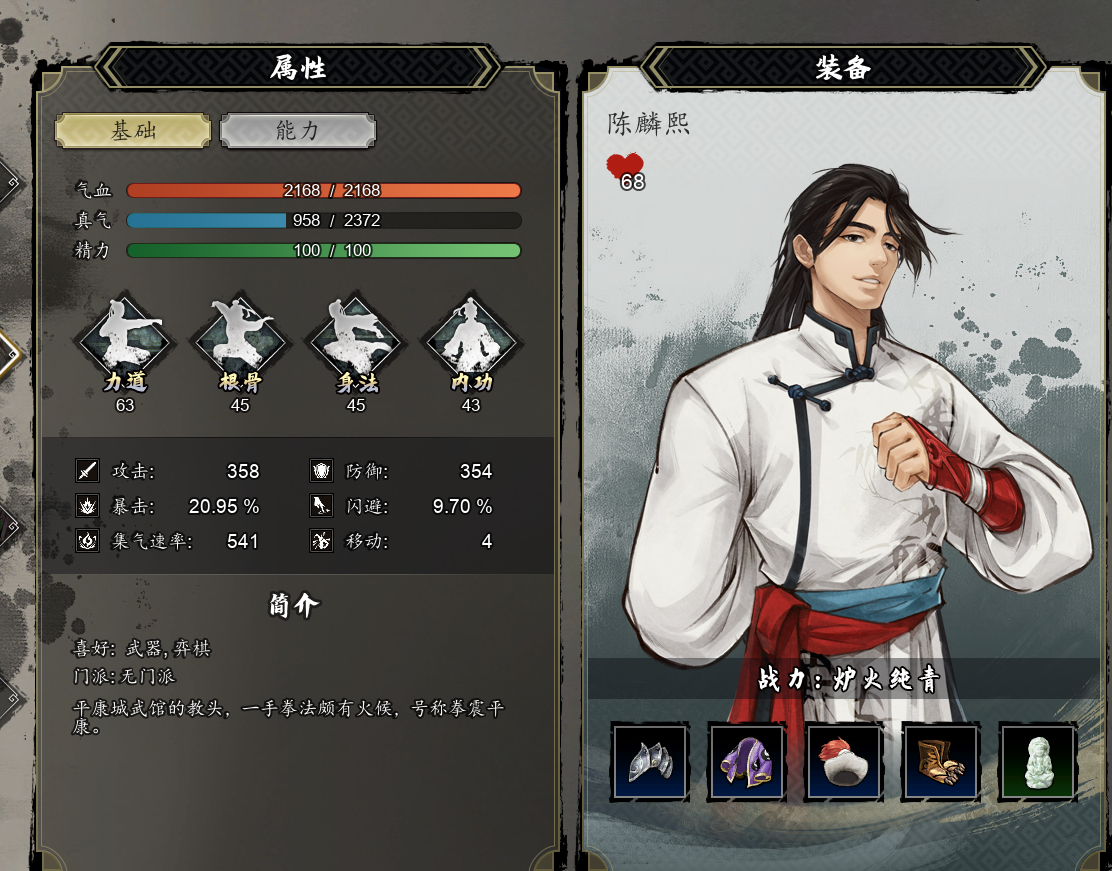Open the 能力 abilities tab
This screenshot has height=871, width=1112.
(x=298, y=130)
